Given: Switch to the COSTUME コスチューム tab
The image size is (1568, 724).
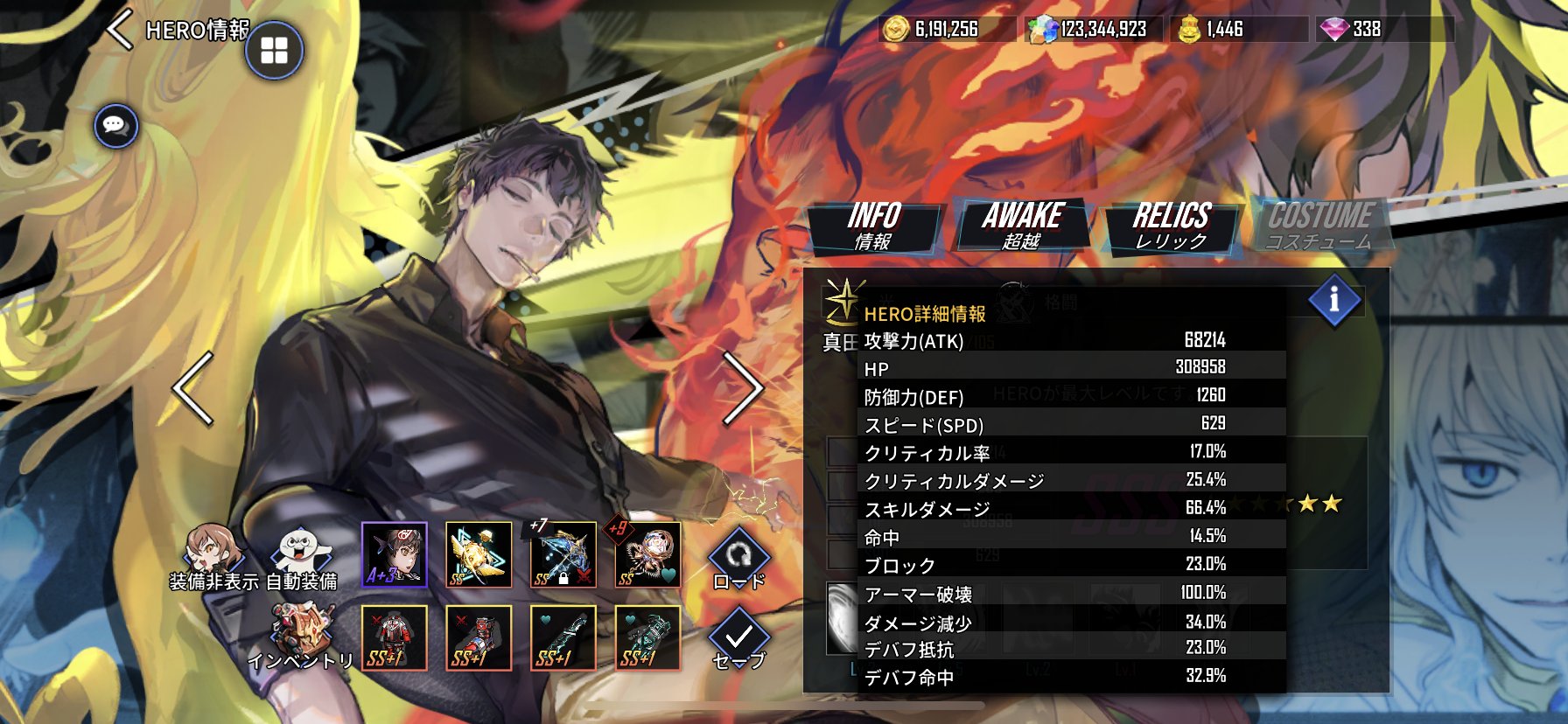Looking at the screenshot, I should pos(1319,226).
